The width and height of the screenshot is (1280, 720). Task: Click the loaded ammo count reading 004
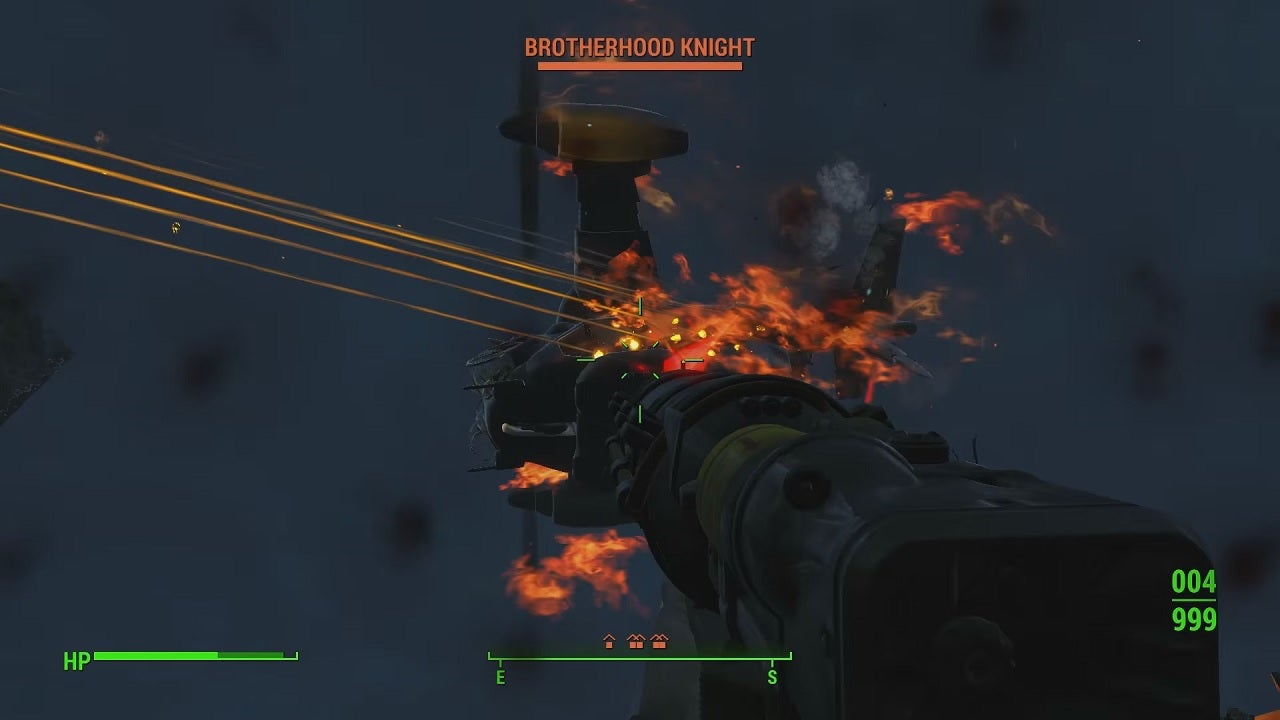[1193, 580]
